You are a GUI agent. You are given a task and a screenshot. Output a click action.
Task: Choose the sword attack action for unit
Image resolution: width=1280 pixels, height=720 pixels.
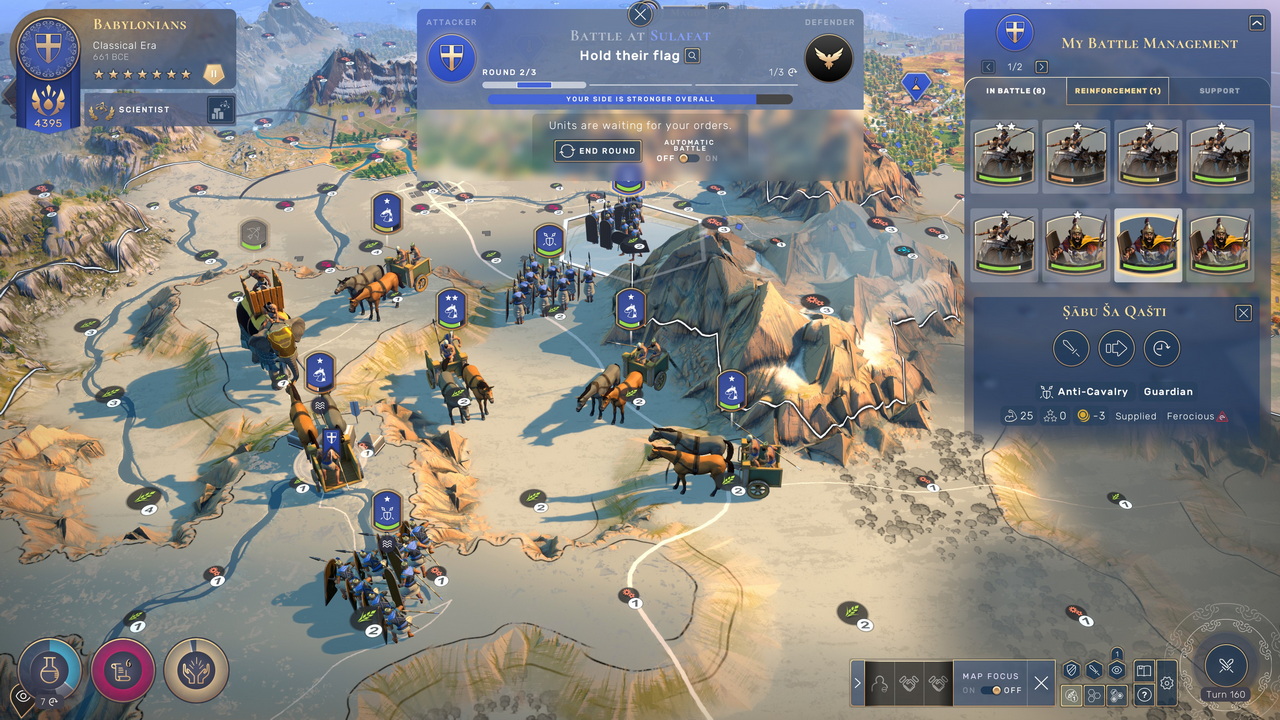pyautogui.click(x=1071, y=349)
